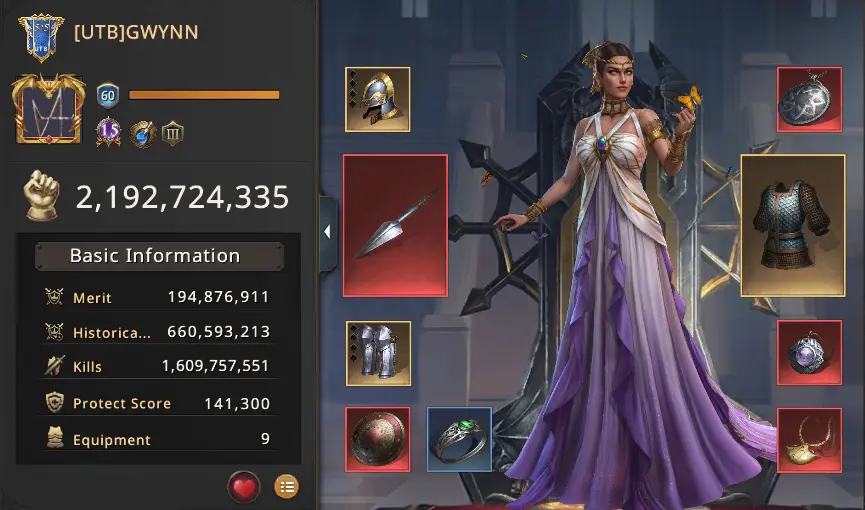
Task: Inspect the steel greaves slot
Action: click(378, 353)
